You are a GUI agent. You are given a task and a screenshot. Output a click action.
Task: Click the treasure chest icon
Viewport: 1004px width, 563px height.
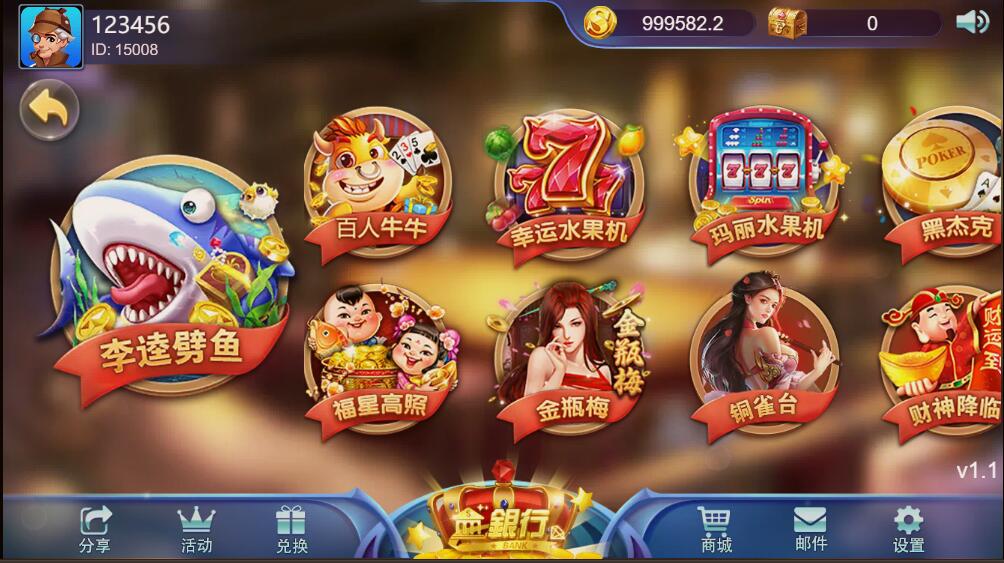(x=787, y=22)
